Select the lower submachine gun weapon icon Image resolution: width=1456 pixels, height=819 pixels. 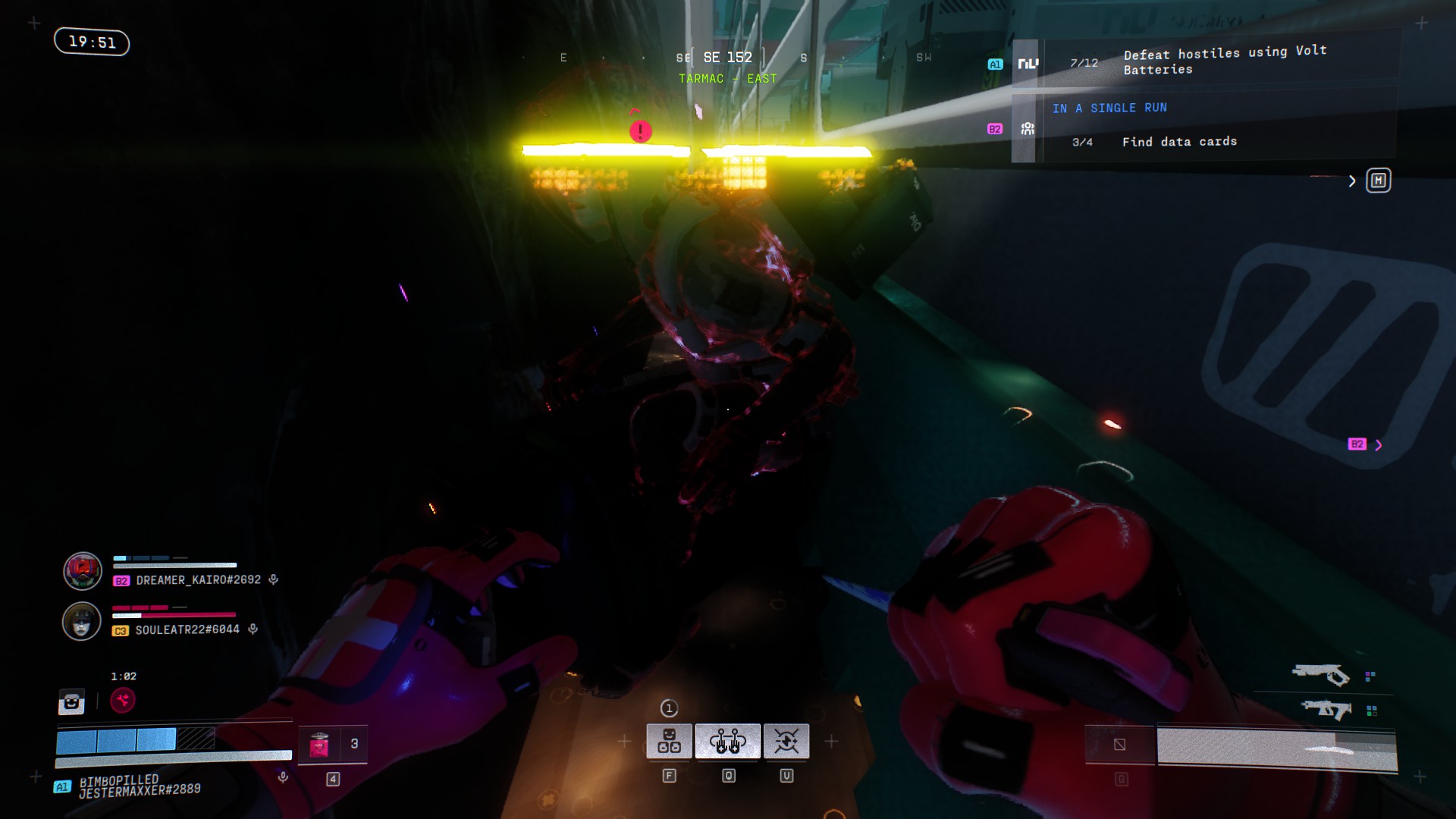pyautogui.click(x=1326, y=710)
